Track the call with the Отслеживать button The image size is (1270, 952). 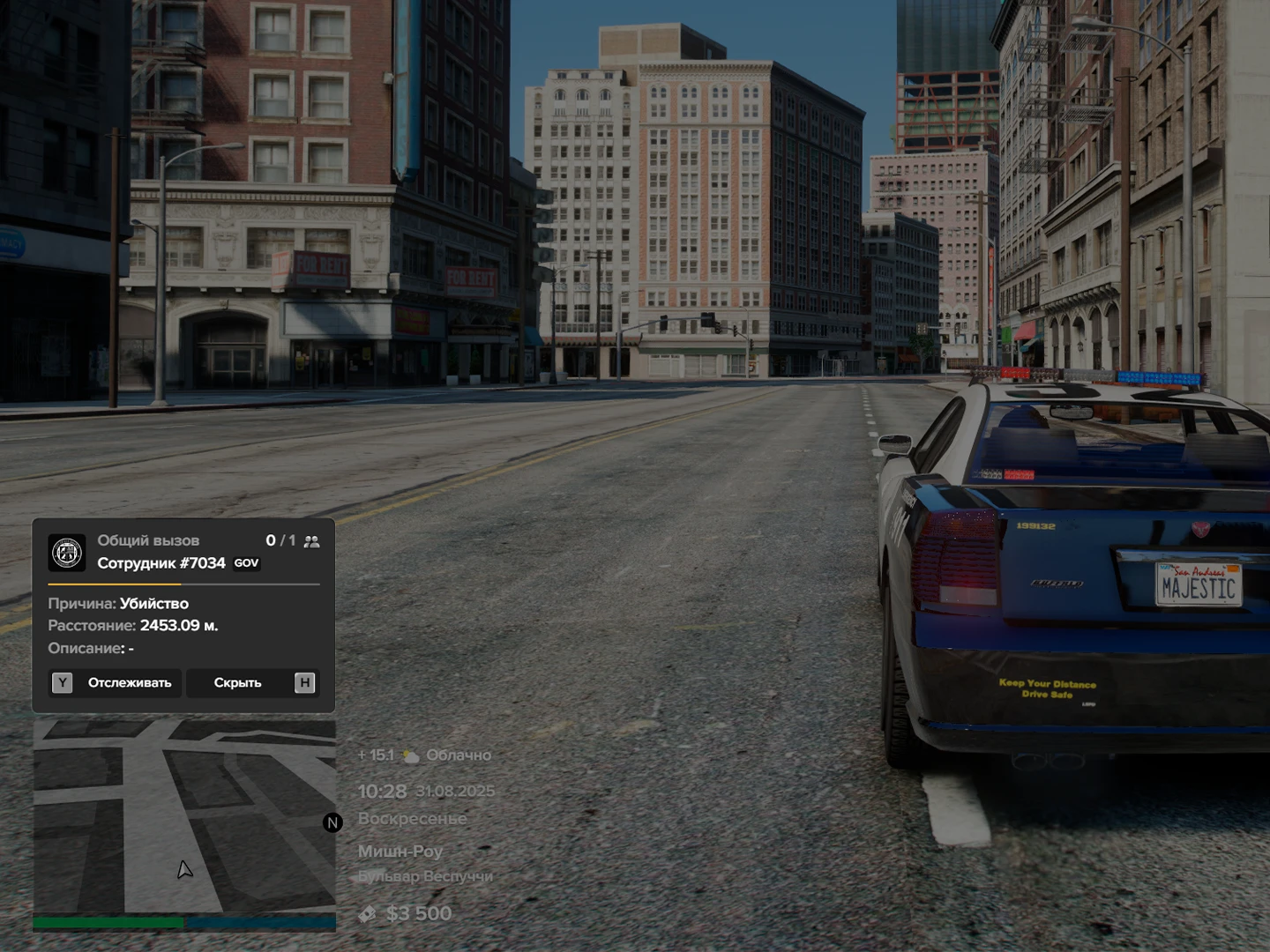(x=116, y=683)
